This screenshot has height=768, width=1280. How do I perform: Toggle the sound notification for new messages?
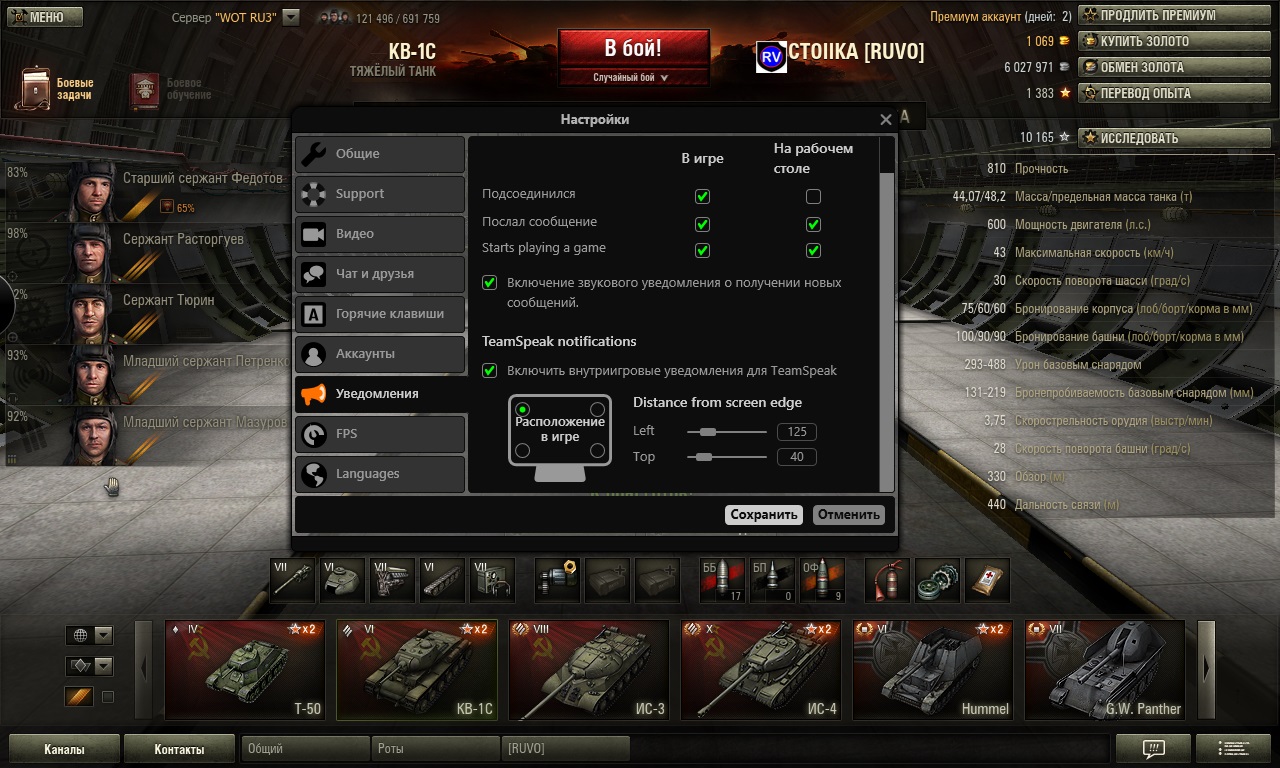click(x=490, y=283)
